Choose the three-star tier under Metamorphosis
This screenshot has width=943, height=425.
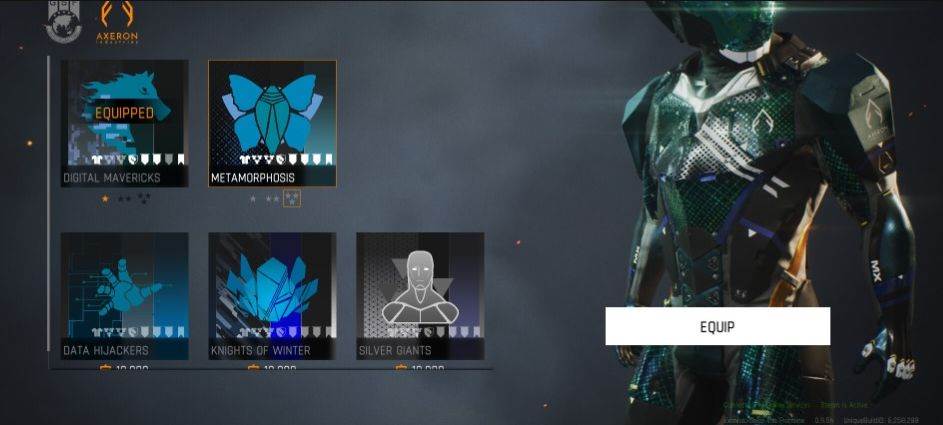[292, 199]
